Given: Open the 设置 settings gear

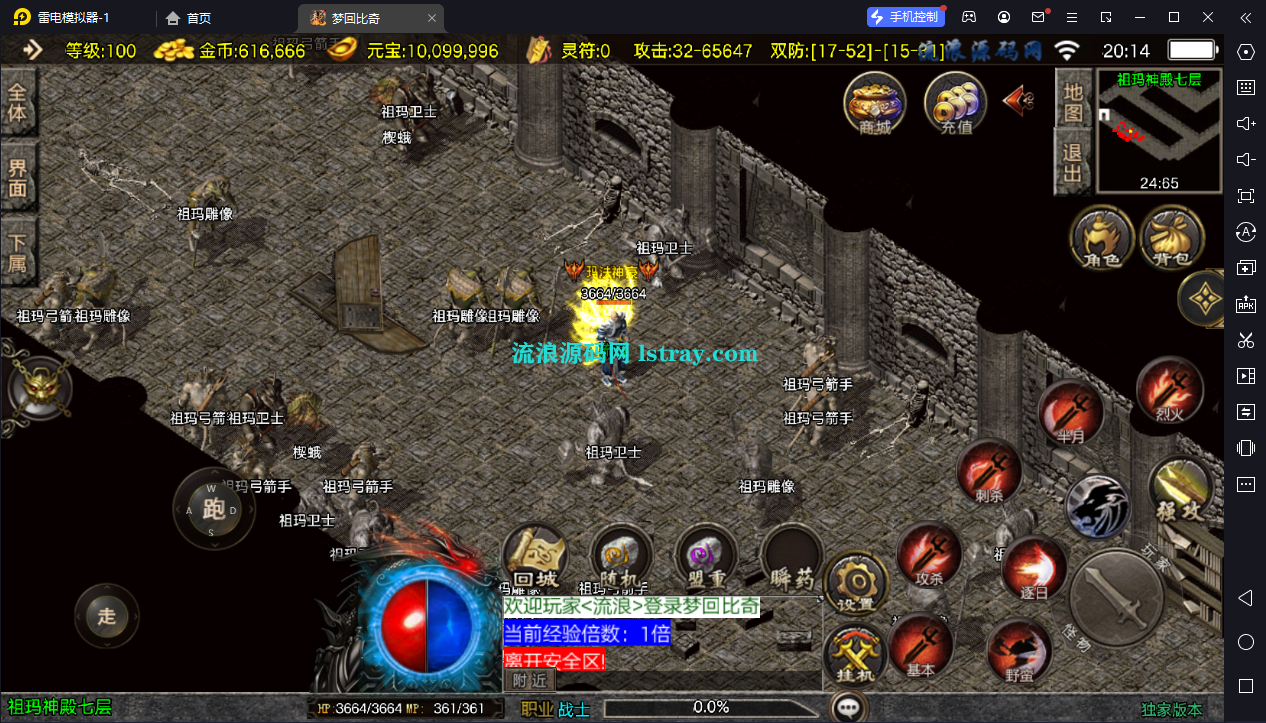Looking at the screenshot, I should 855,583.
